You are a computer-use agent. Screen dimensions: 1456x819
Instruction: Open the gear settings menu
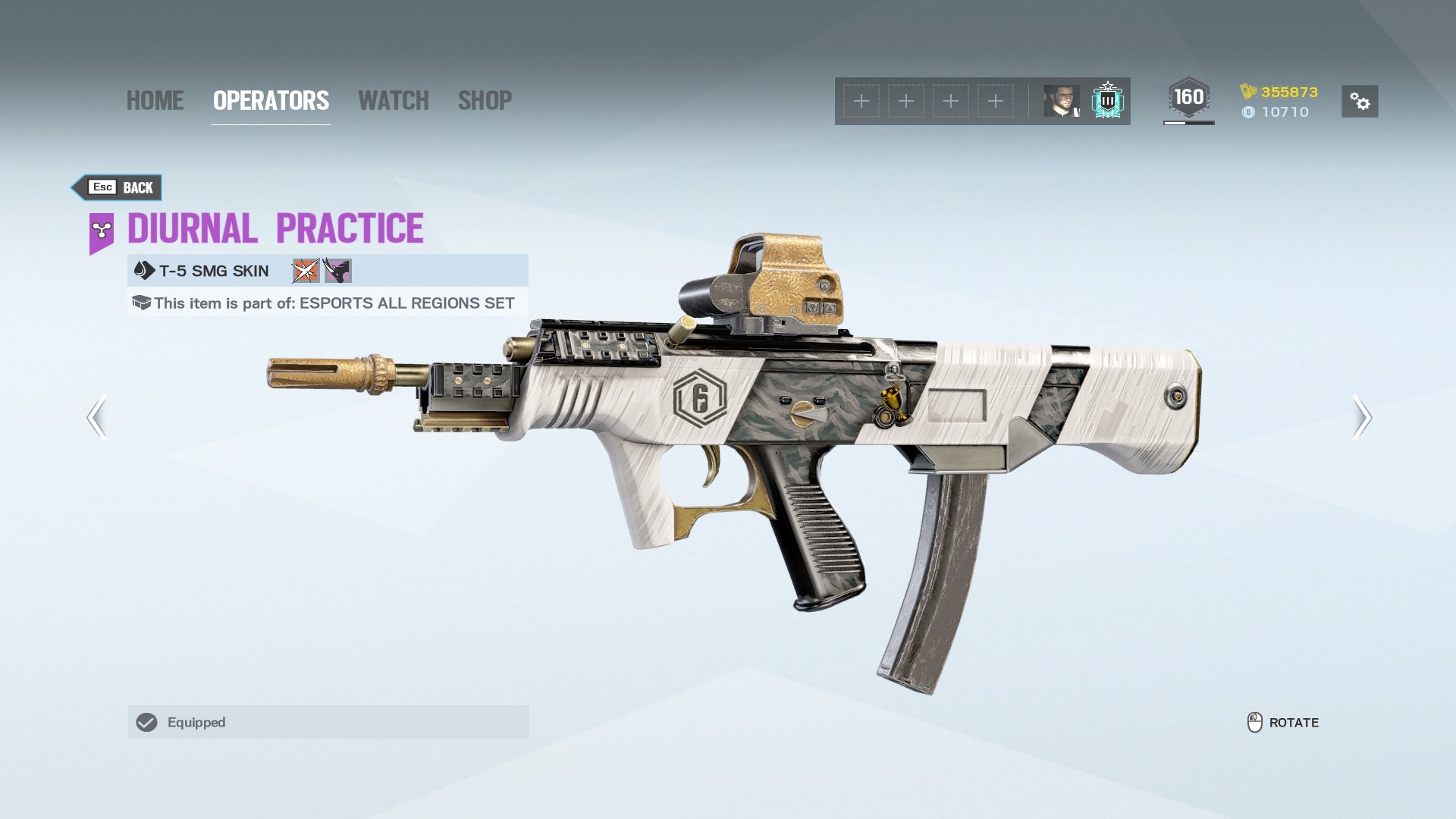pos(1359,102)
